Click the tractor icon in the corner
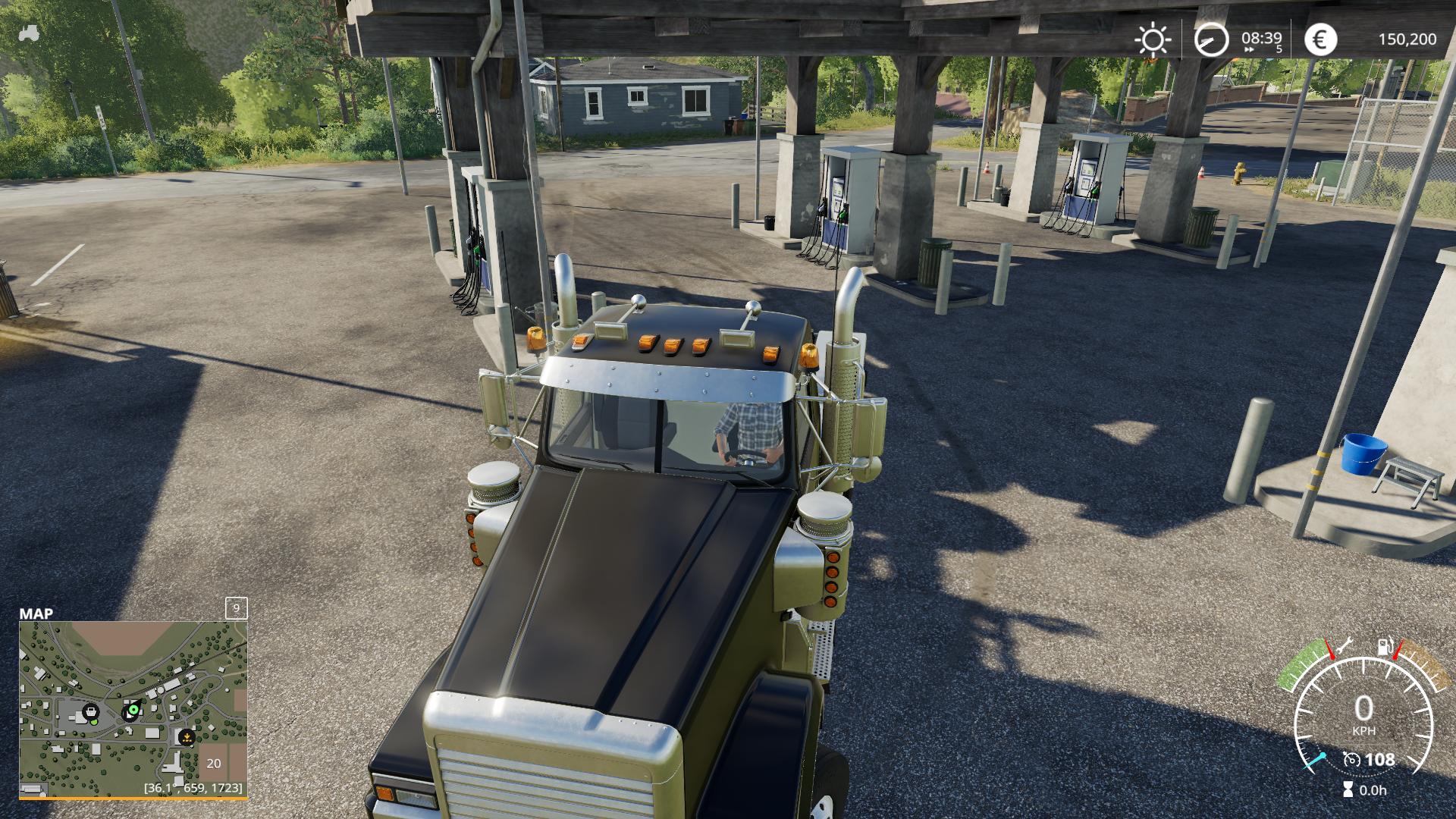The image size is (1456, 819). coord(30,33)
